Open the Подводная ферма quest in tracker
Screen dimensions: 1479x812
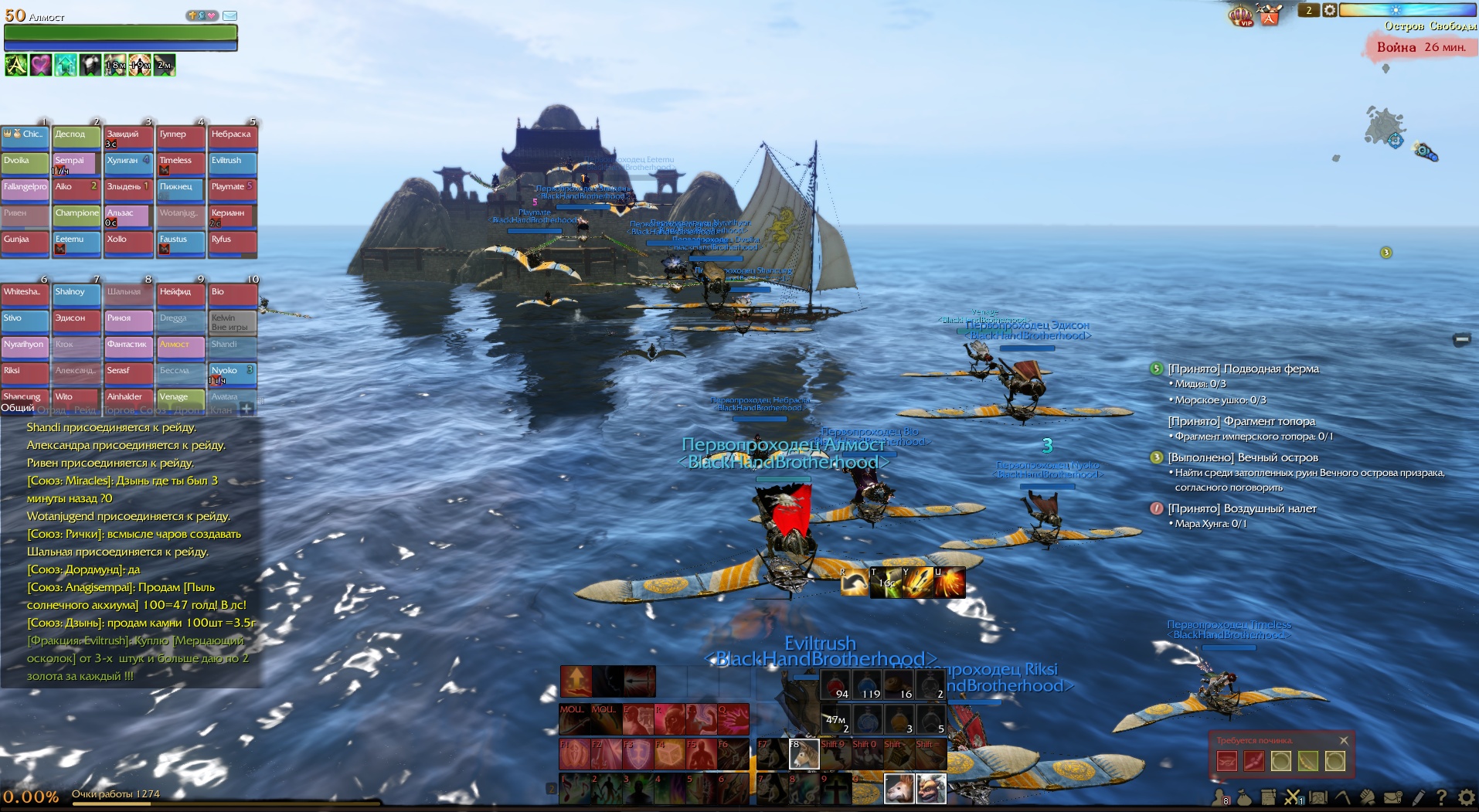point(1243,369)
